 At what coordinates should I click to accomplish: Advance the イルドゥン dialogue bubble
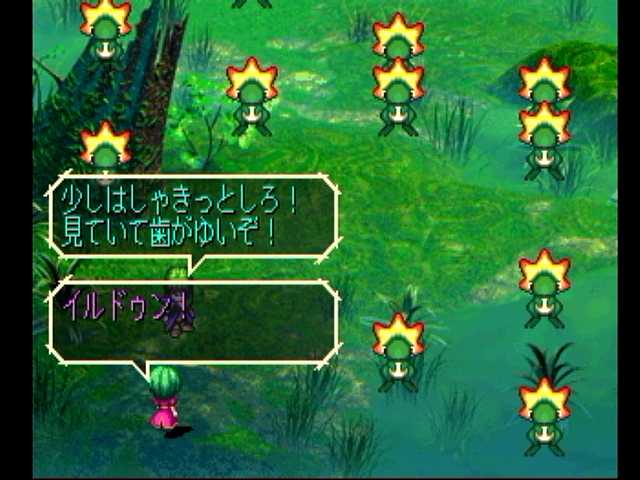coord(193,321)
